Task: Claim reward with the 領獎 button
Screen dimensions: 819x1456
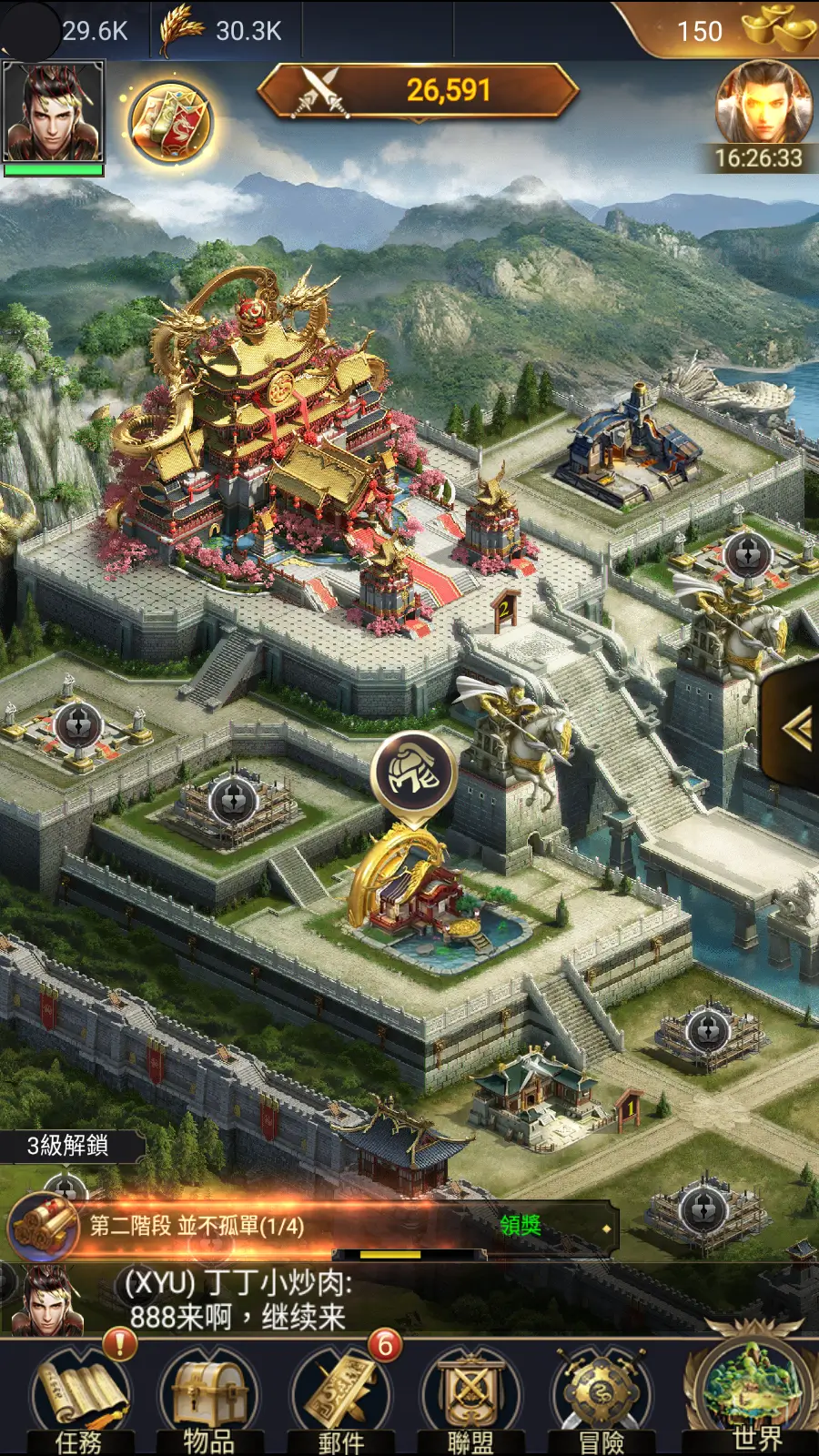Action: coord(521,1226)
